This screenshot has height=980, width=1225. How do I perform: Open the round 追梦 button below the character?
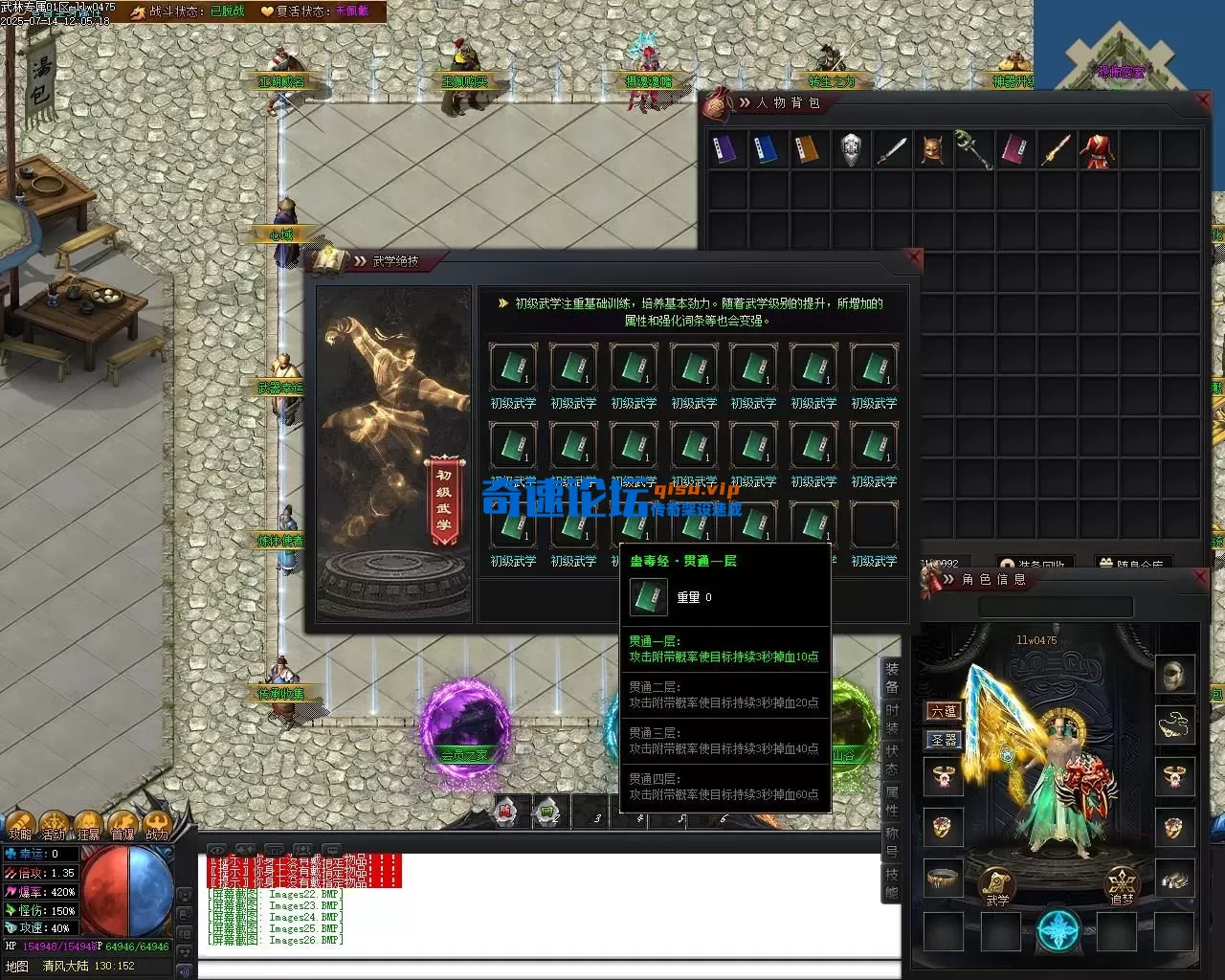[1122, 884]
